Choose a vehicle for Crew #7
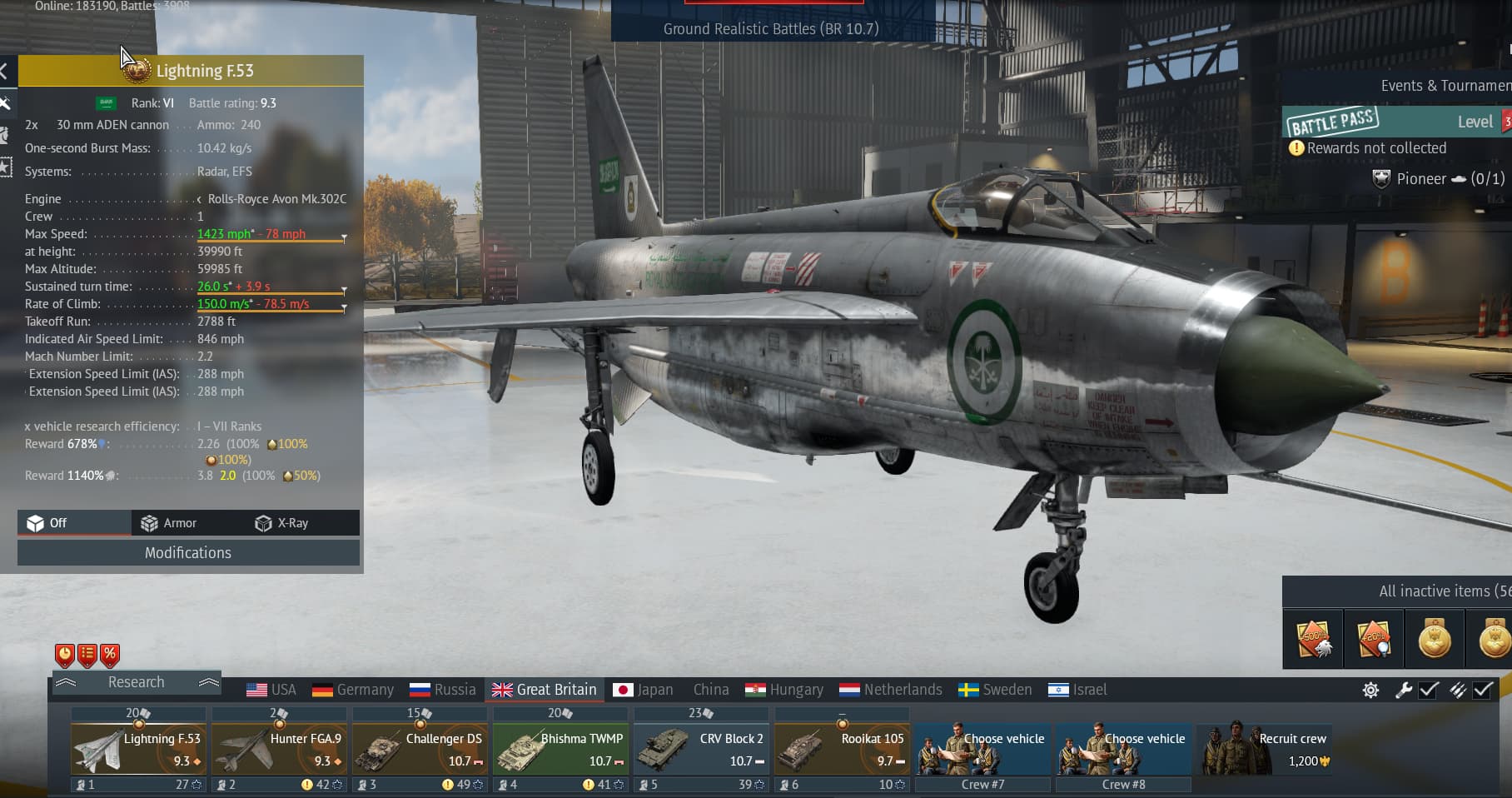 click(x=982, y=749)
